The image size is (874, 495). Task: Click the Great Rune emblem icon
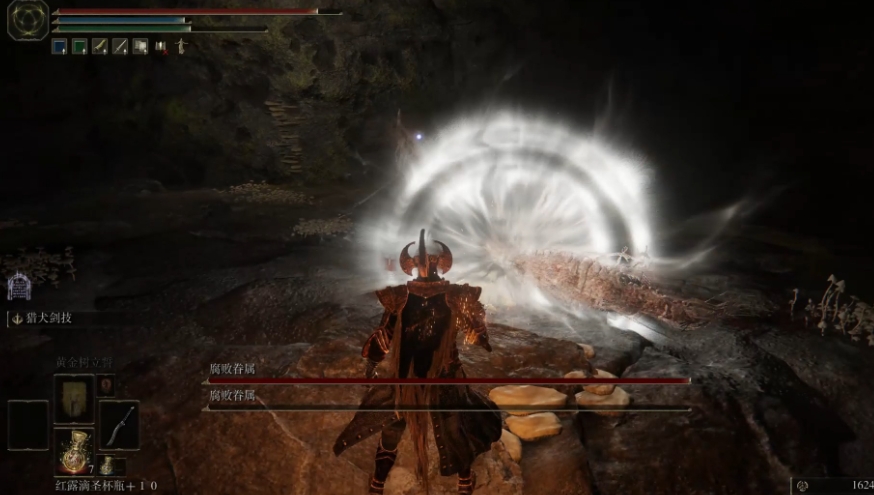27,20
